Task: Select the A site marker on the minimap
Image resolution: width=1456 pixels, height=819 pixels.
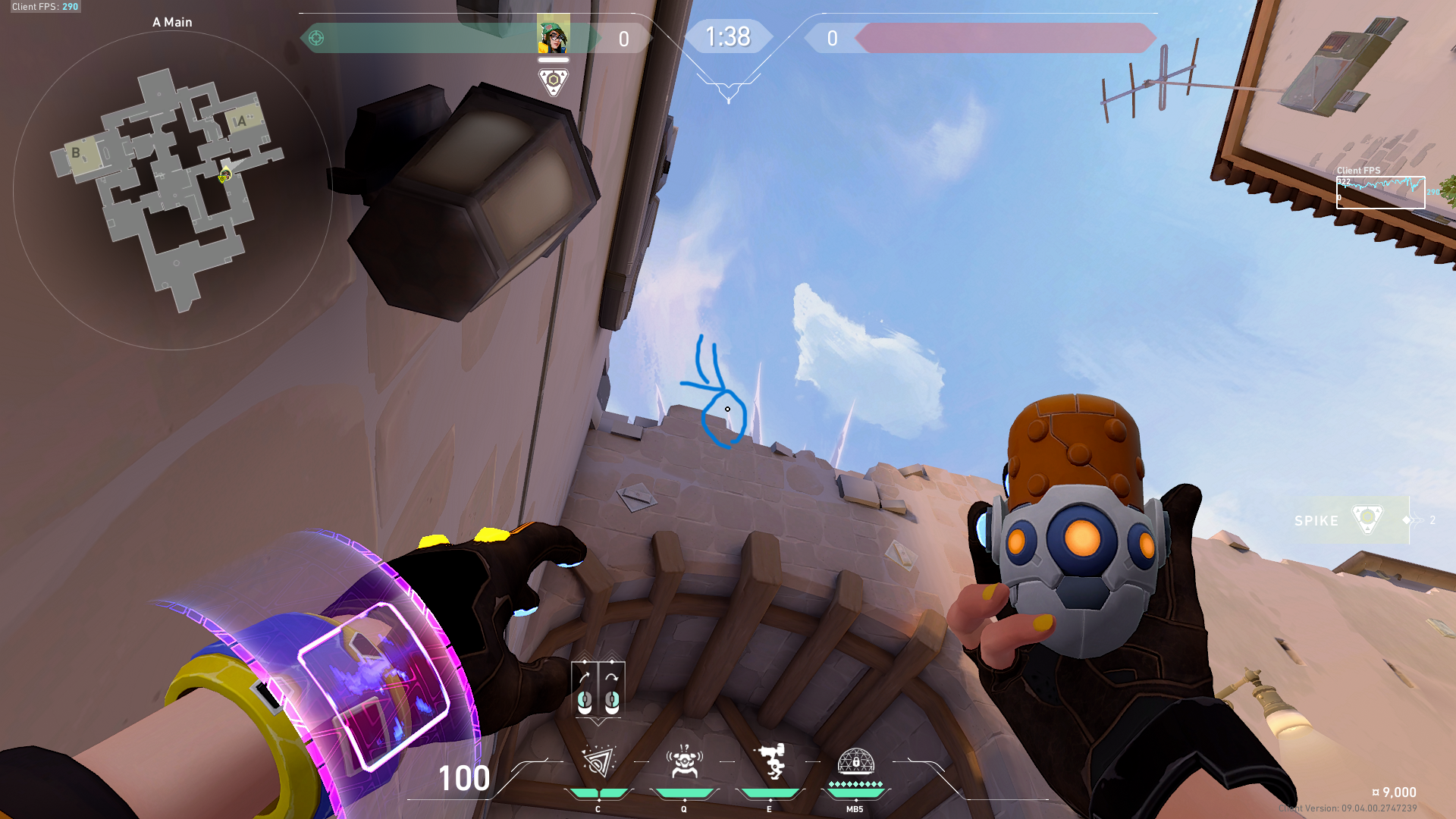Action: coord(241,121)
